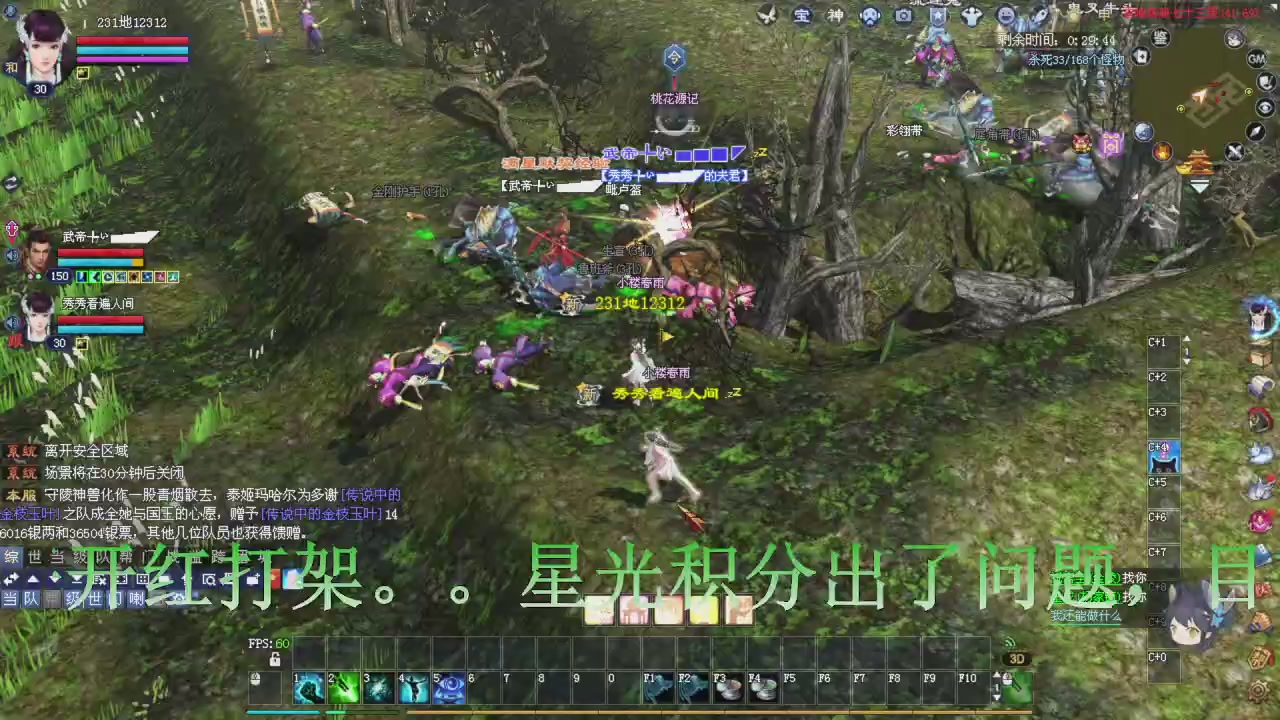Select the green skill in hotbar slot 2
The height and width of the screenshot is (720, 1280).
[x=342, y=687]
